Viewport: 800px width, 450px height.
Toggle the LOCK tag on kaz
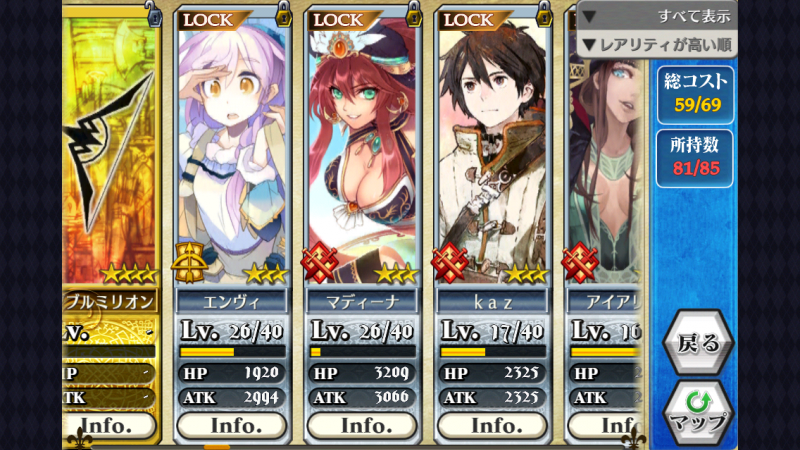[468, 19]
